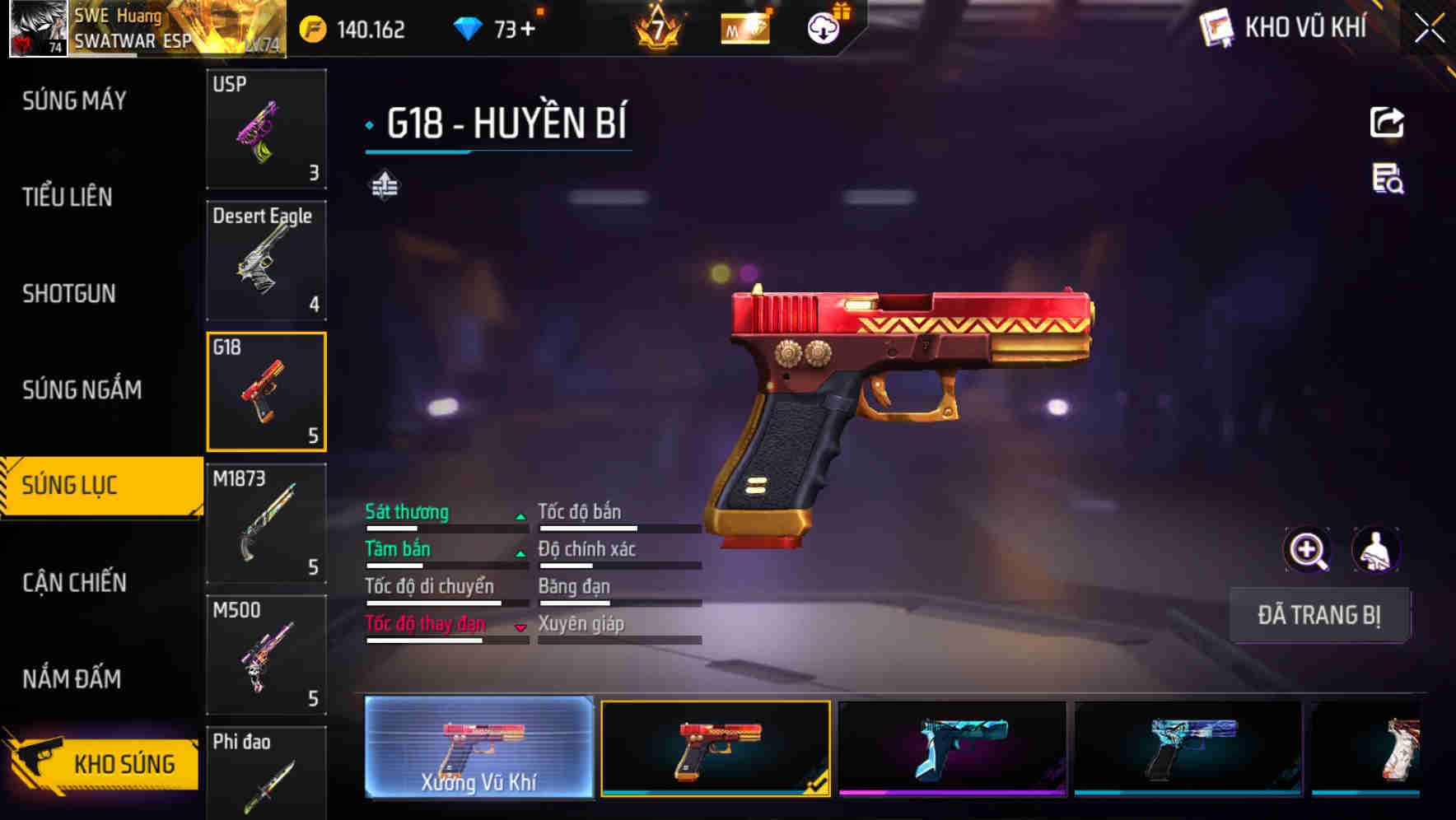
Task: Toggle the magnifier zoom view of the weapon
Action: point(1307,549)
